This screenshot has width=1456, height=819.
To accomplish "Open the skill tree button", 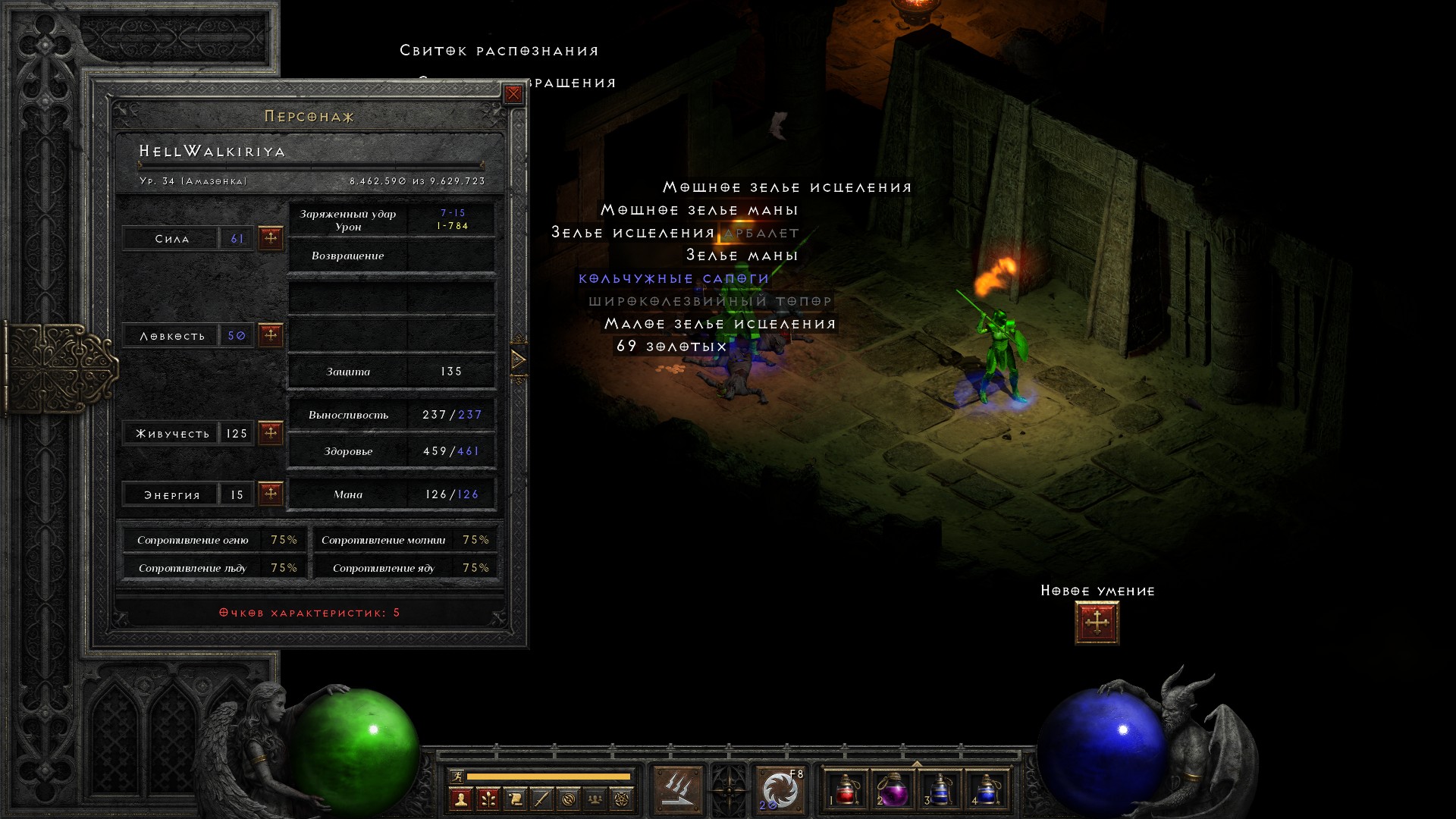I will click(488, 799).
